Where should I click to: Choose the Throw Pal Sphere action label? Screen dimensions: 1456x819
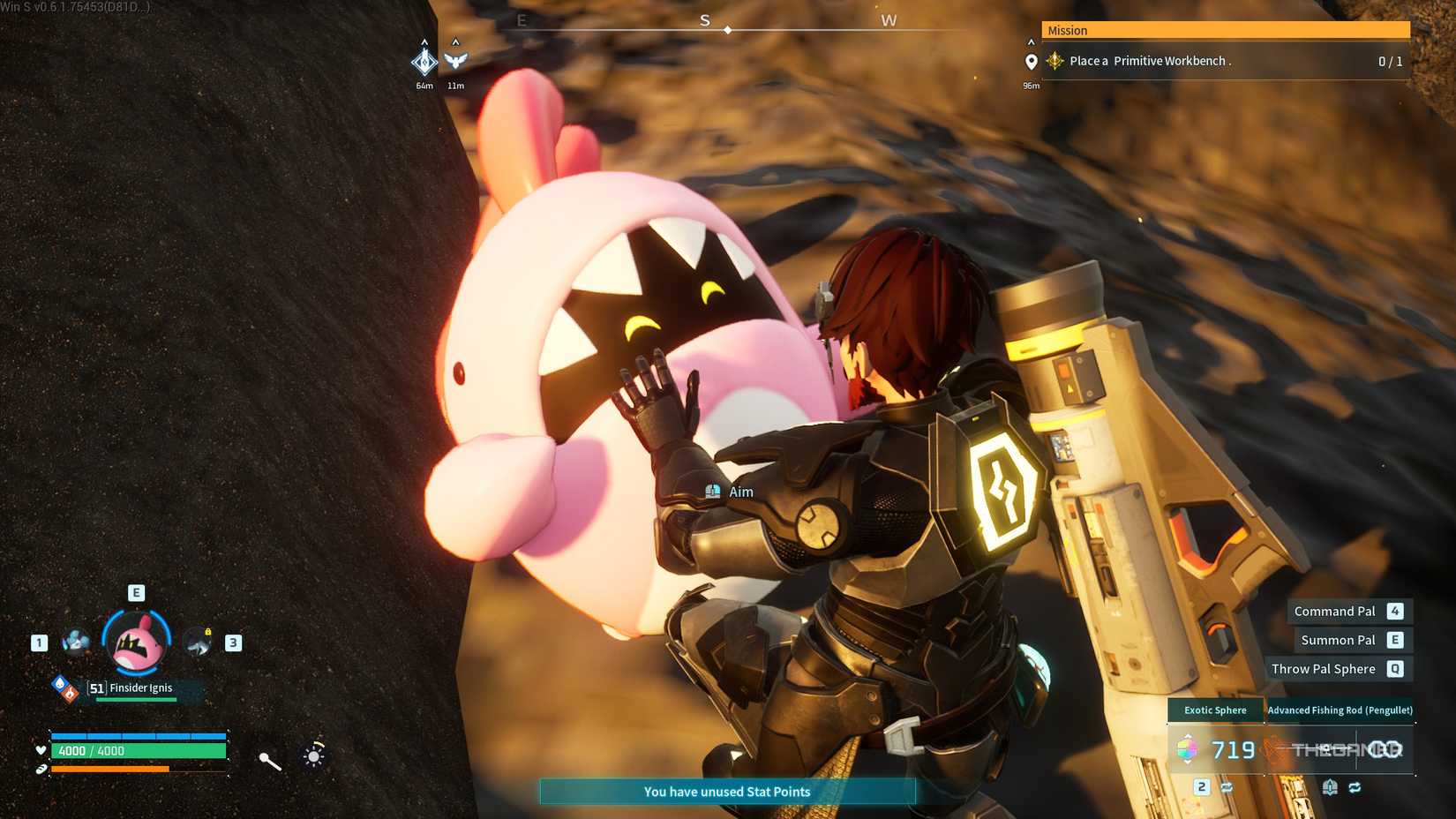pos(1323,669)
